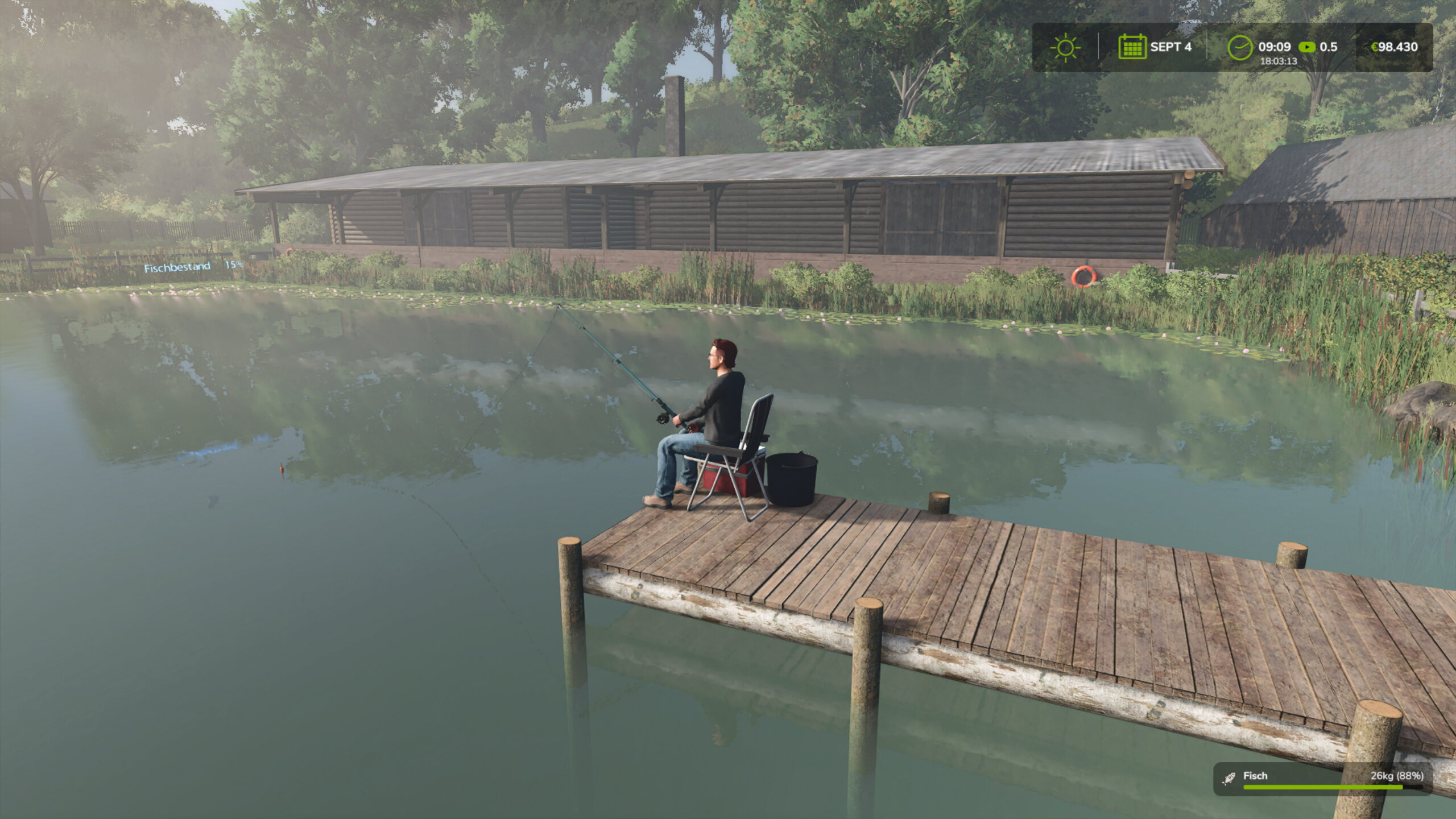This screenshot has width=1456, height=819.
Task: Open the calendar icon beside SEPT 4
Action: tap(1132, 47)
